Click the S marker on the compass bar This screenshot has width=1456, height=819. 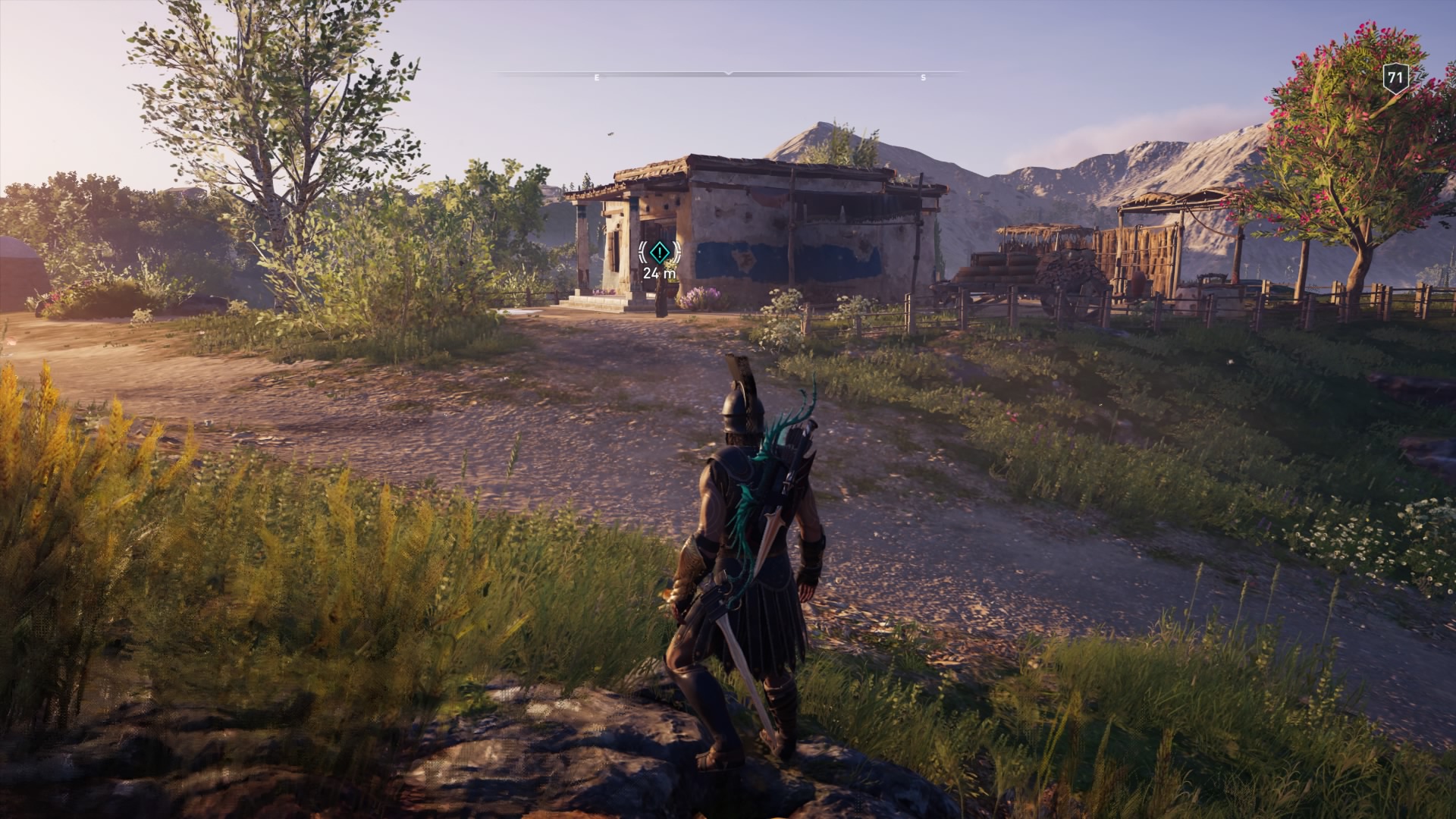click(921, 77)
